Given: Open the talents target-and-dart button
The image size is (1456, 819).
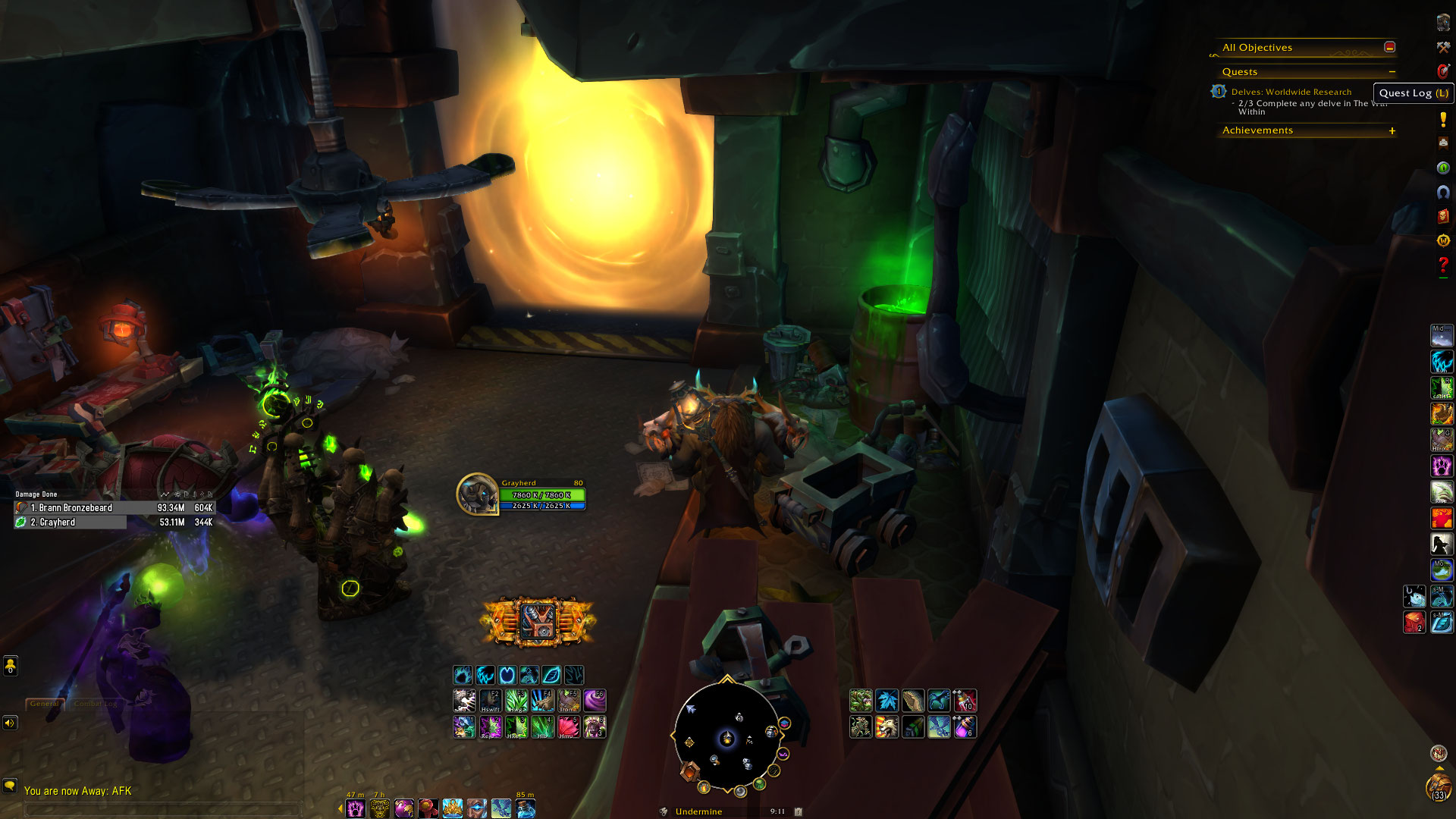Looking at the screenshot, I should point(1442,71).
